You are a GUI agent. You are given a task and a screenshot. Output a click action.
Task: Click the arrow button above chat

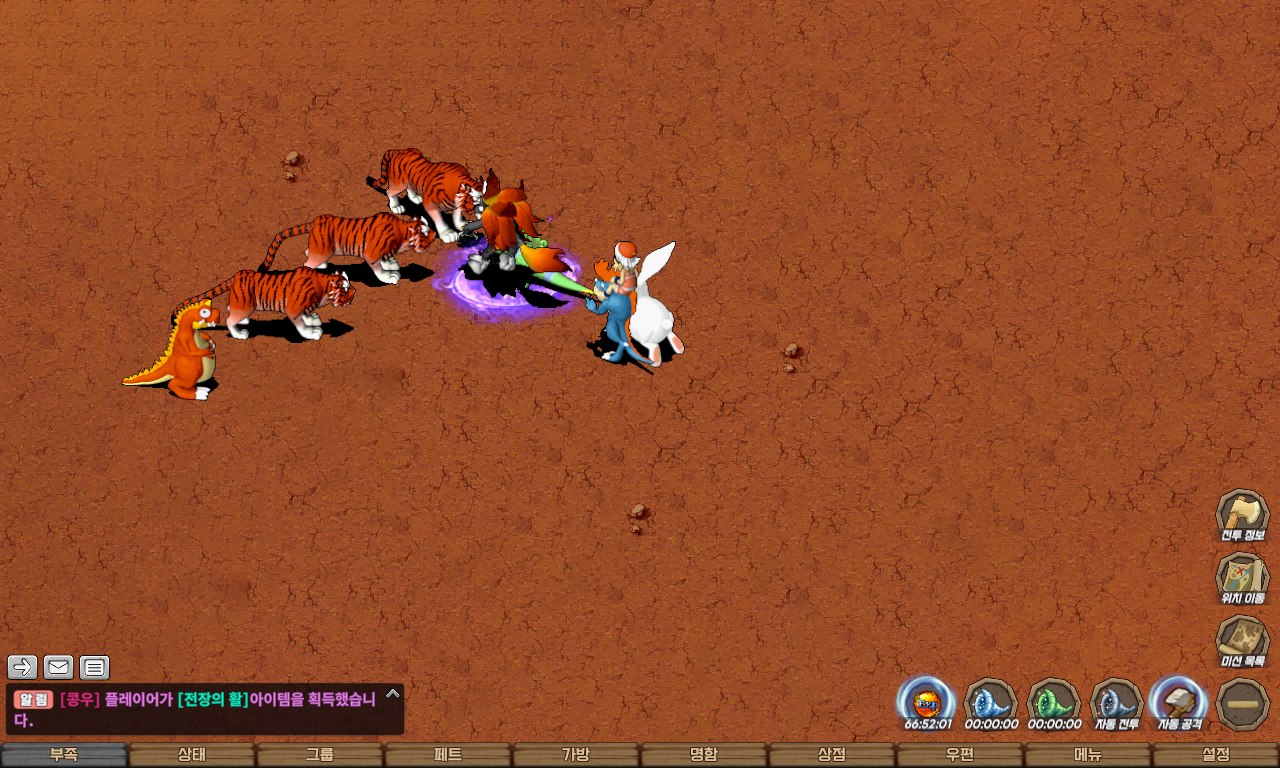23,667
